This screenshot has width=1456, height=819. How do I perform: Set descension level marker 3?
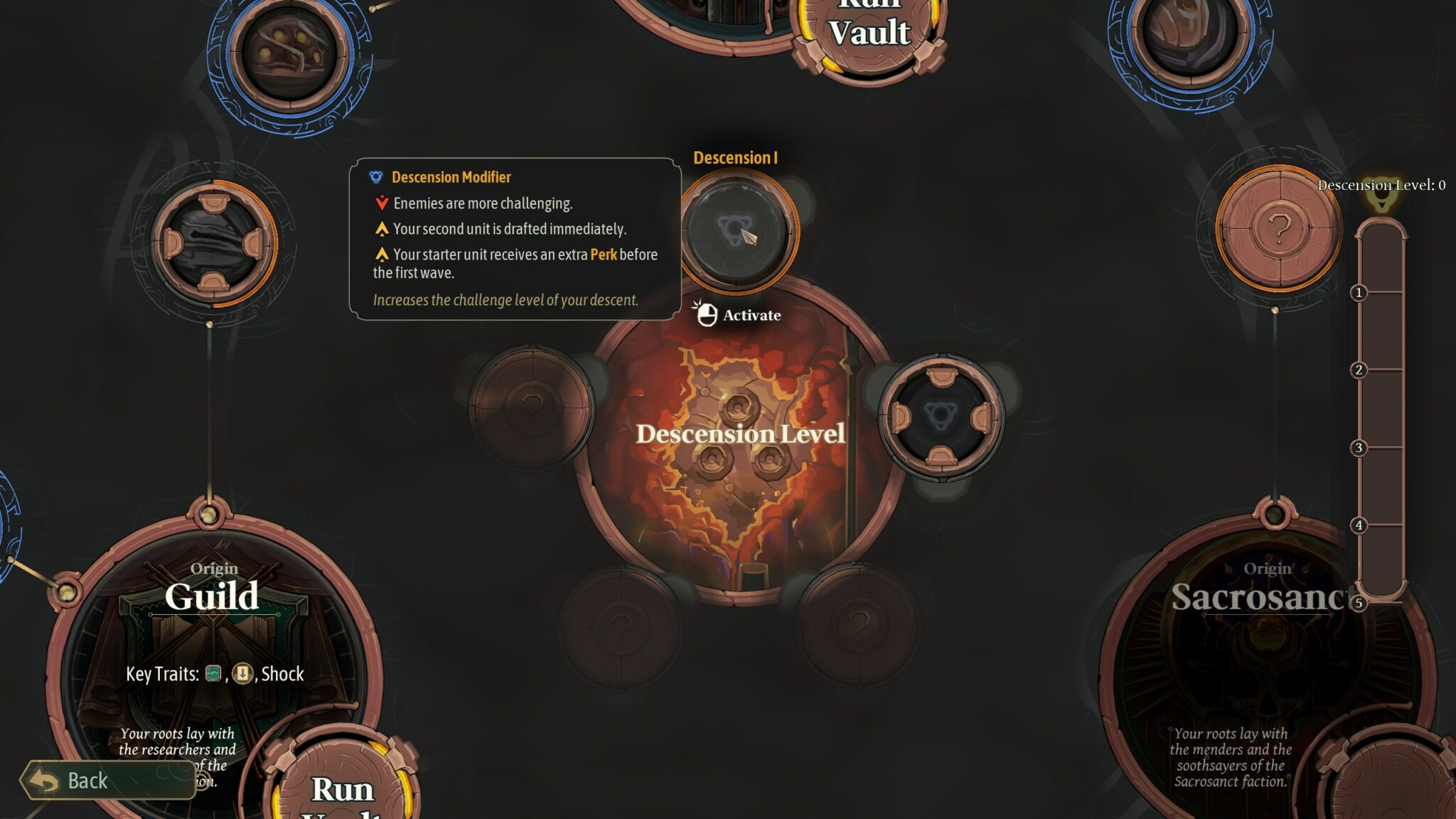click(1359, 447)
